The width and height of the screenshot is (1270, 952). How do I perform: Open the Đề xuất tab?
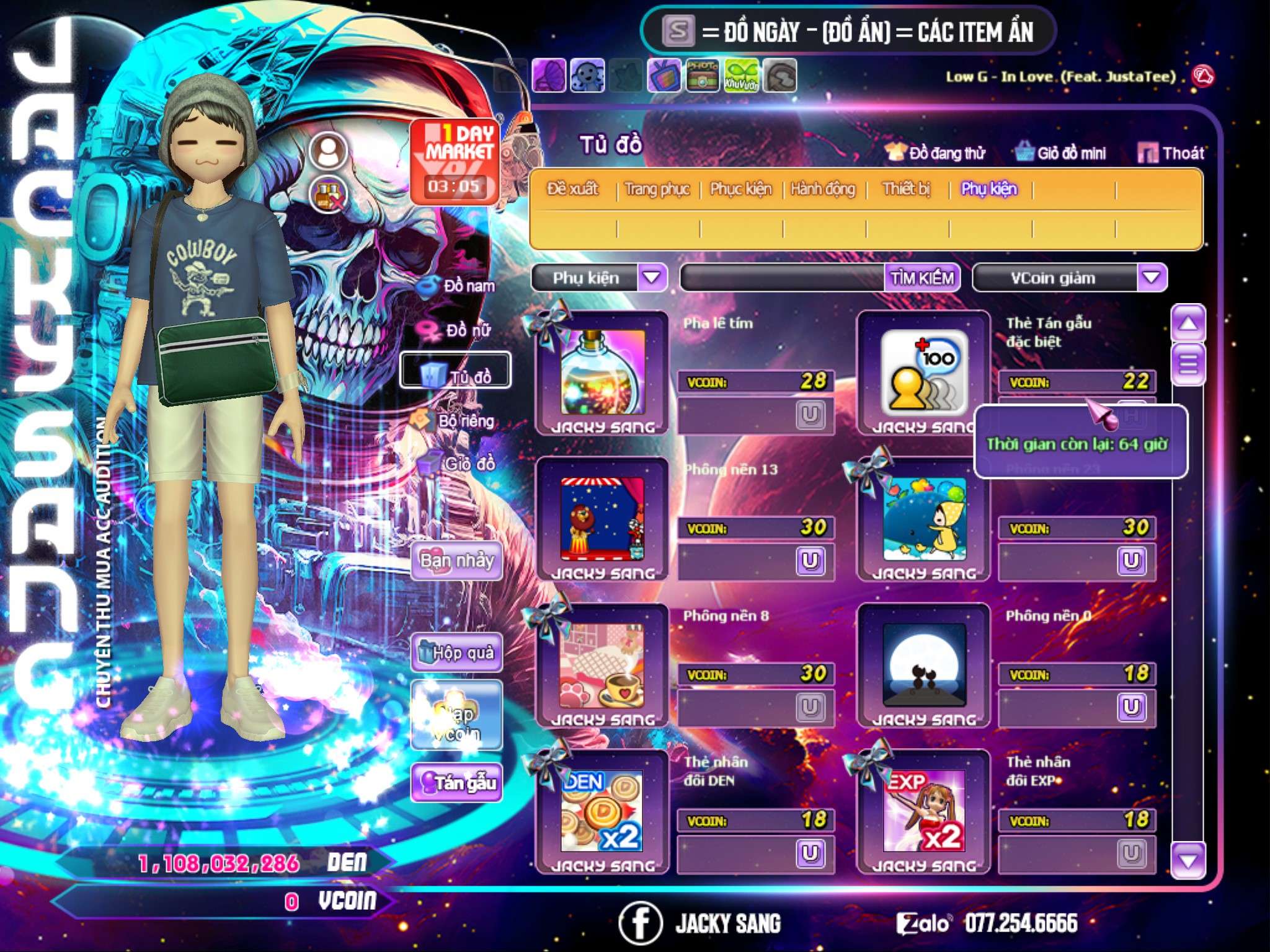(x=572, y=189)
